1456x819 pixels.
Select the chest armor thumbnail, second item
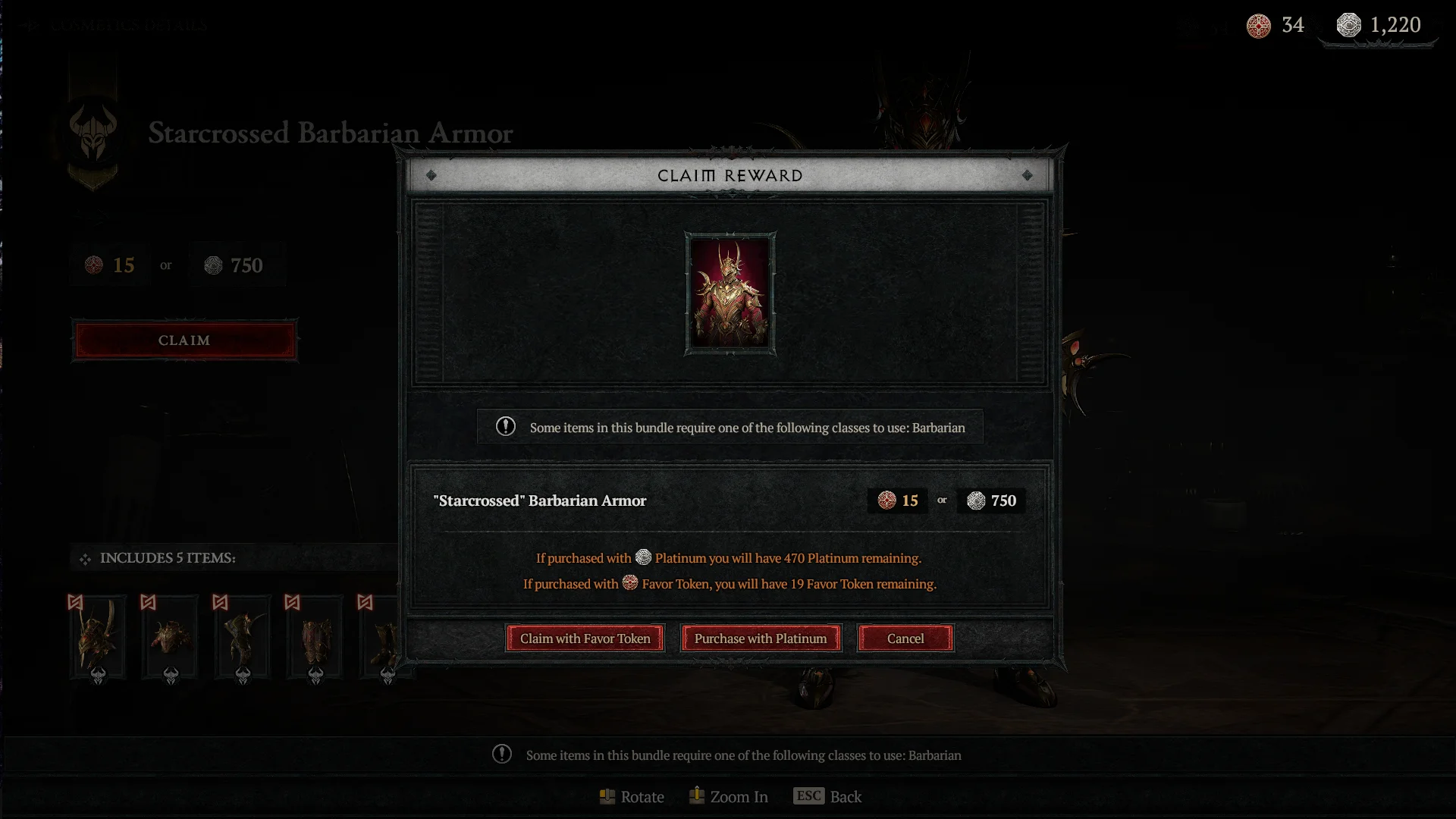170,637
